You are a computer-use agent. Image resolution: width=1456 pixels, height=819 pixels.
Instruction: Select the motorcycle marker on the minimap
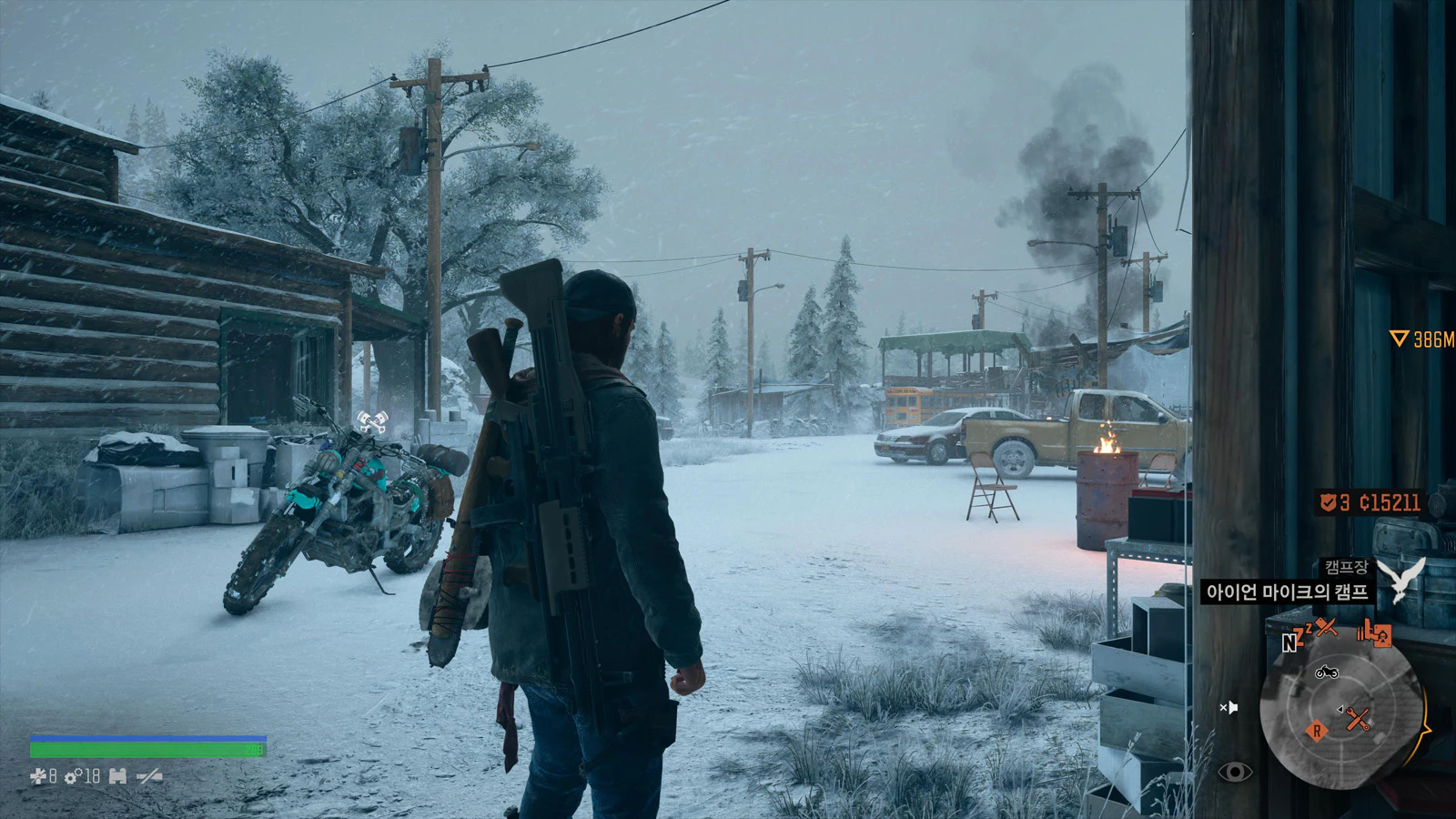(x=1327, y=672)
